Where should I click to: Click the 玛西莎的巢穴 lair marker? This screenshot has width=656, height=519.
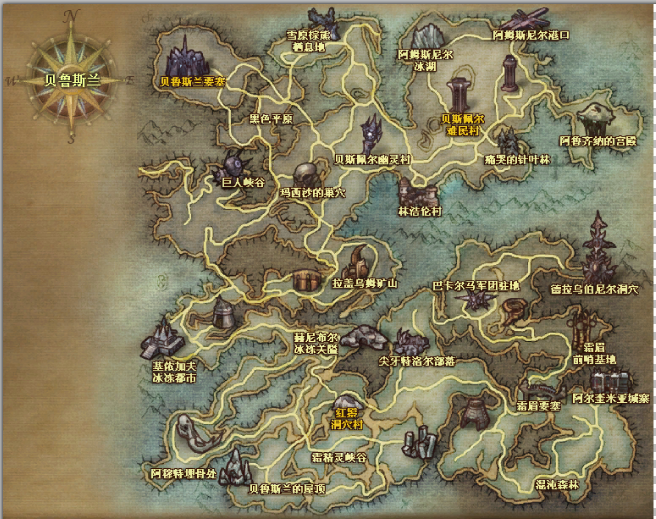[x=310, y=175]
